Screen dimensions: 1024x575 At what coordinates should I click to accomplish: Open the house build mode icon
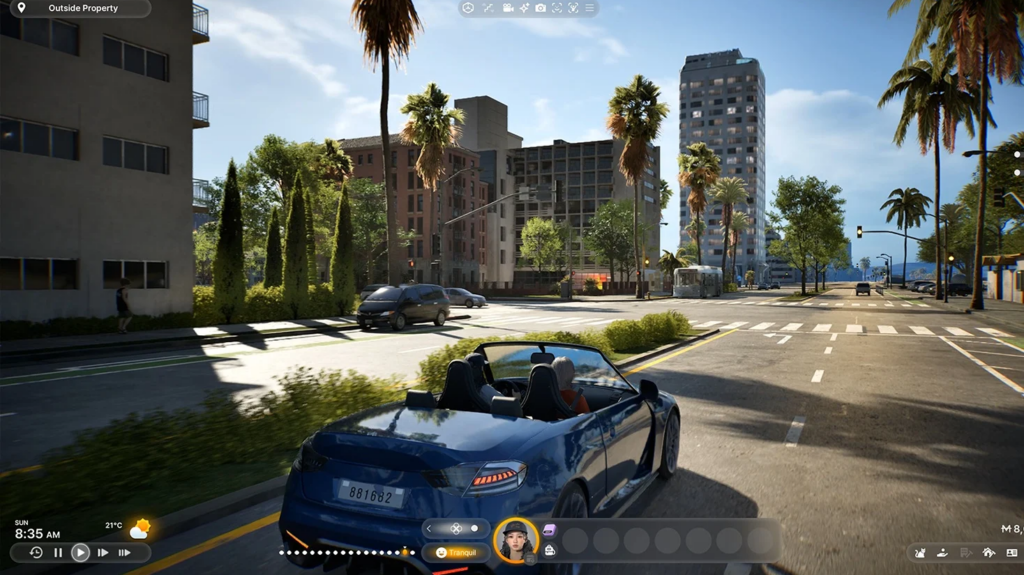(988, 552)
